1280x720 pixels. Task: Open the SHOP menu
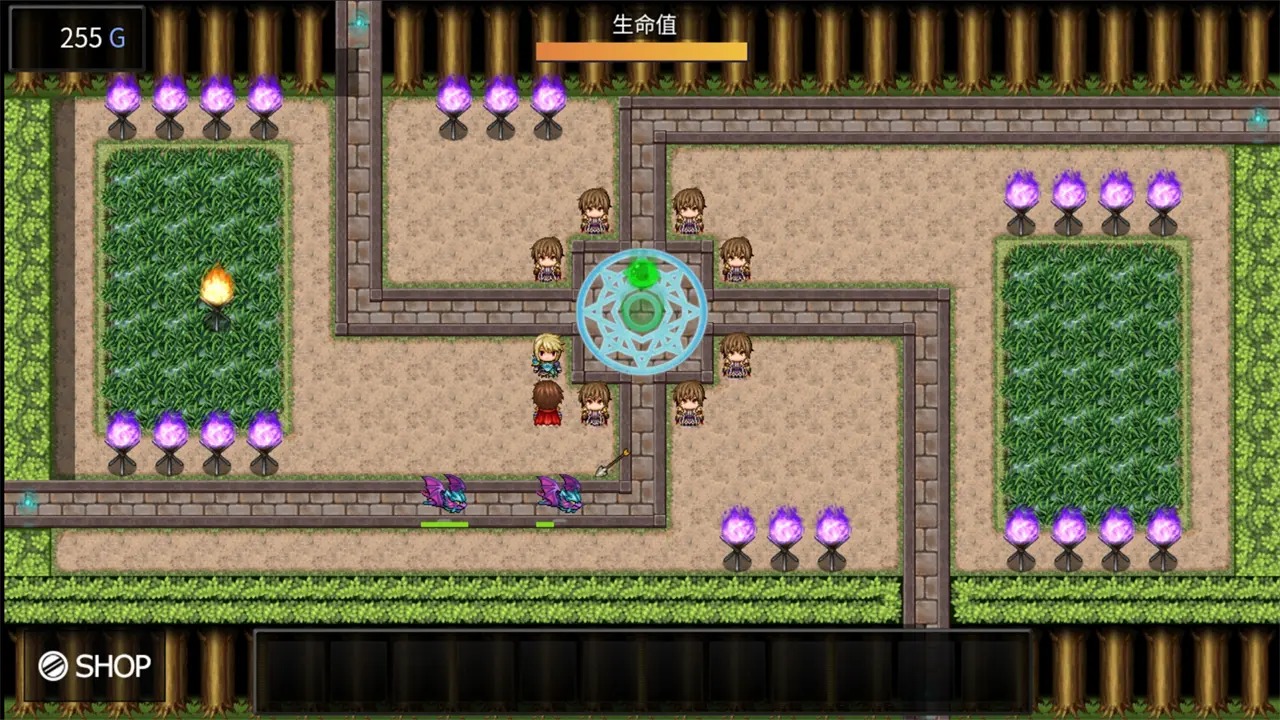pos(95,666)
